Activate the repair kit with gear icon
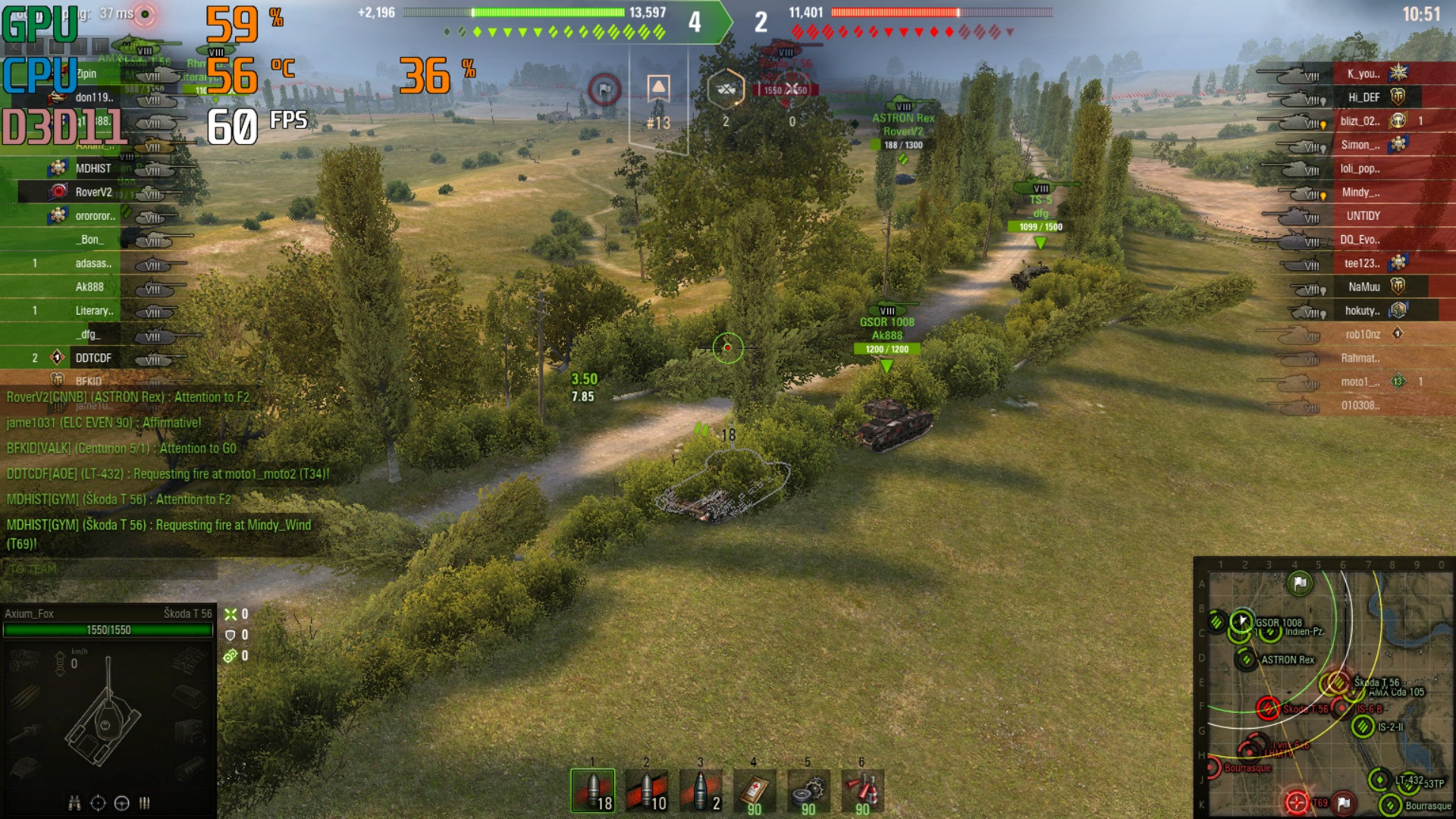 pos(808,791)
